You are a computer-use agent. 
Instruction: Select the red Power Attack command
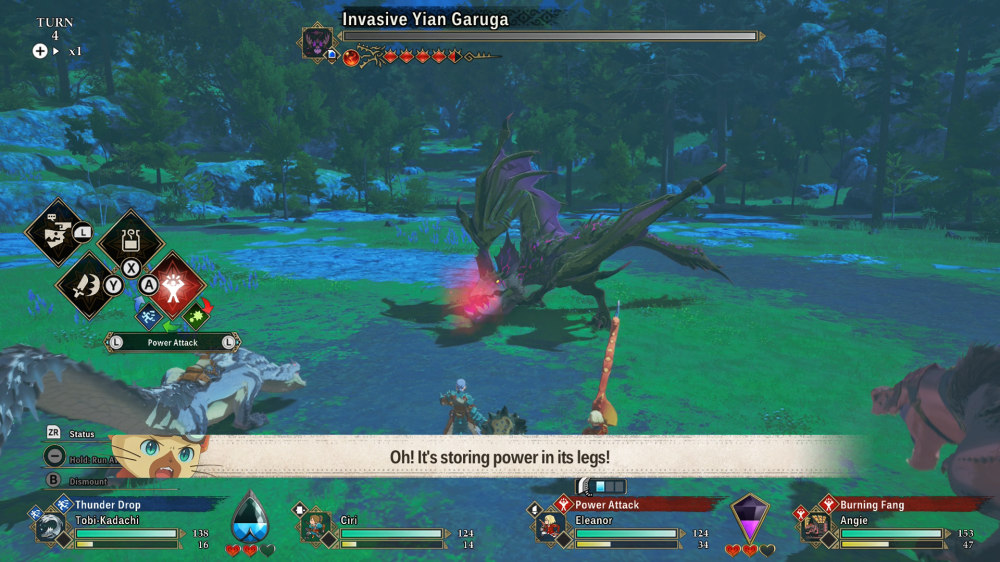(176, 281)
